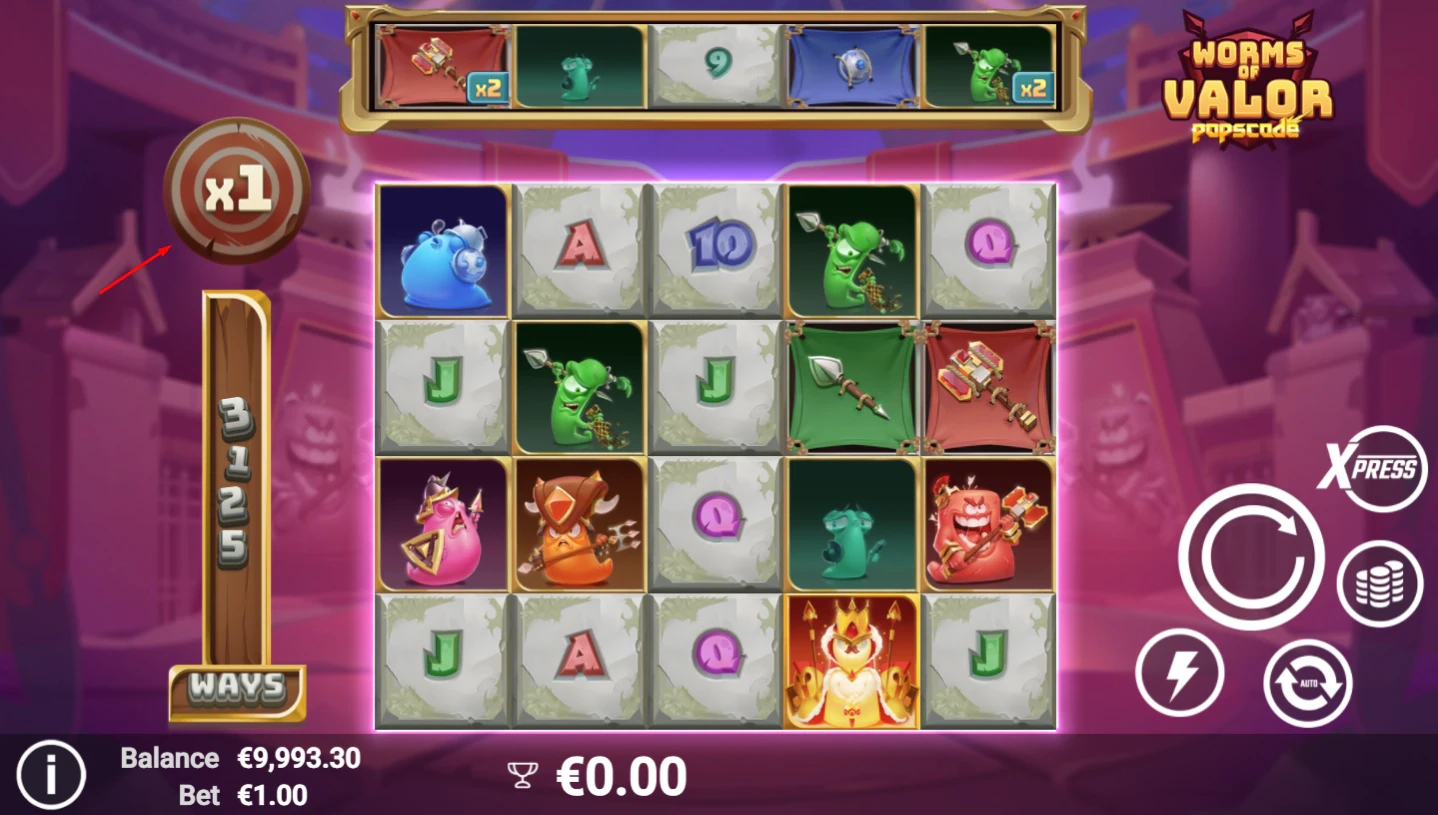Click the Balance amount €9,993.30

pyautogui.click(x=299, y=758)
